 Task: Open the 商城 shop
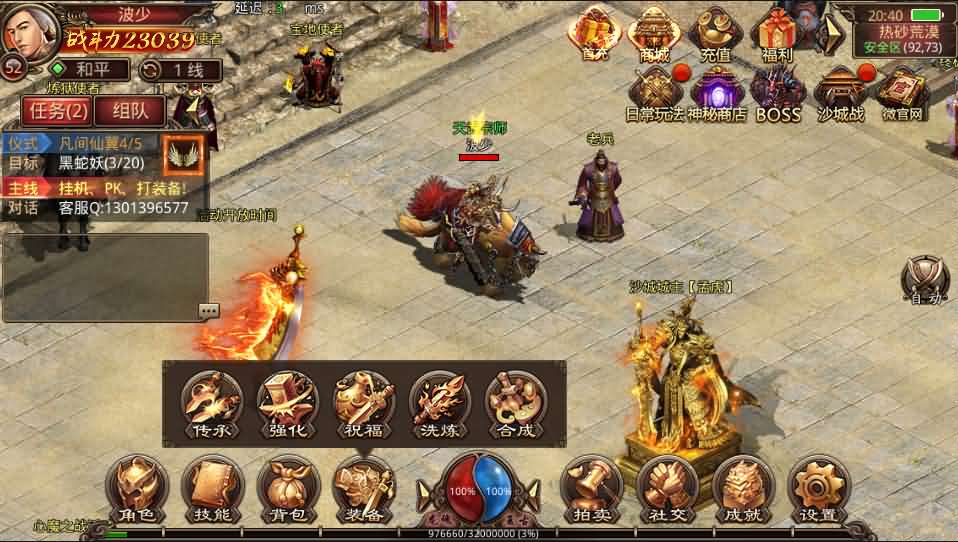[x=655, y=34]
